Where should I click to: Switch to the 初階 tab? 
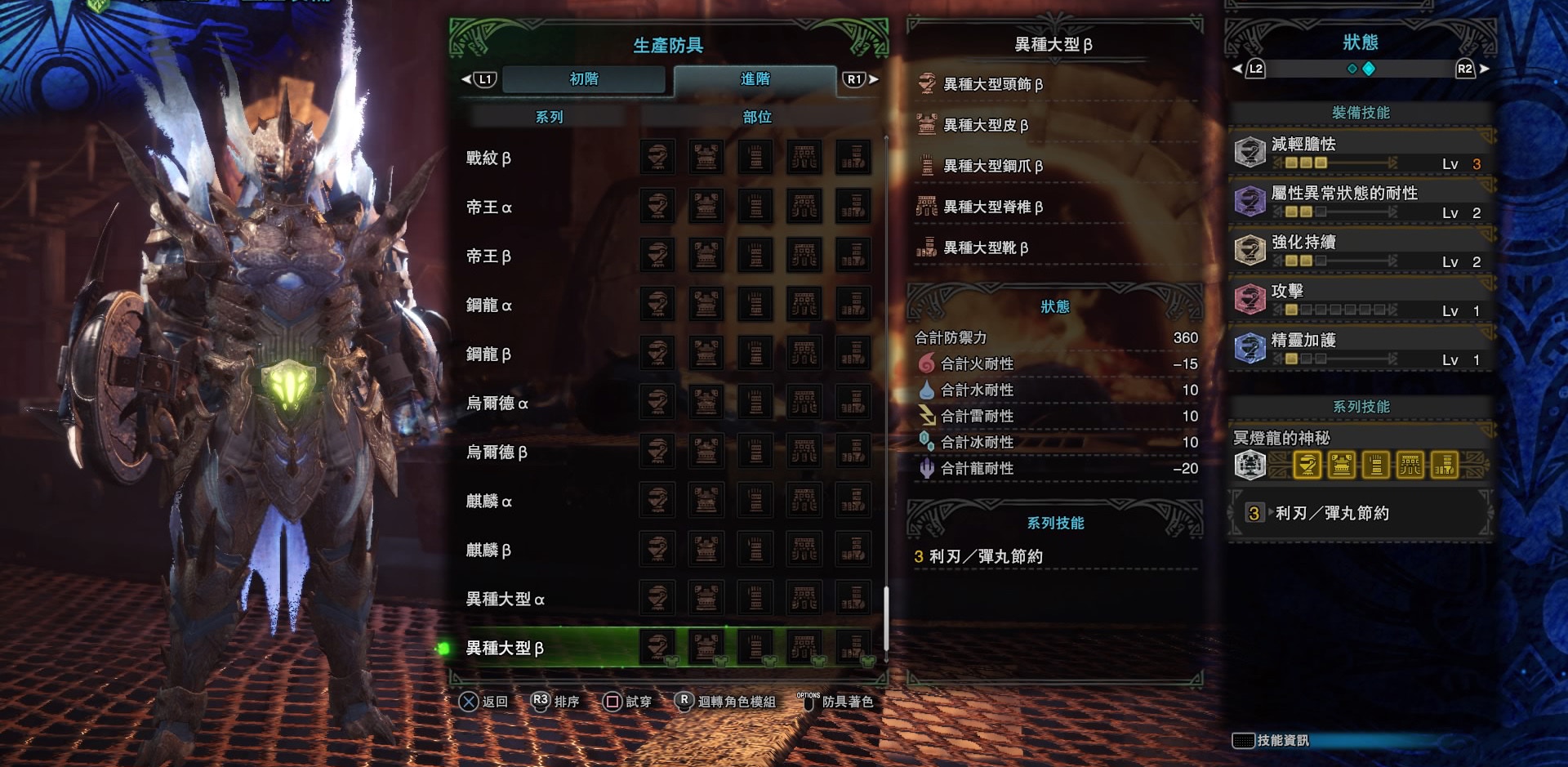[584, 79]
